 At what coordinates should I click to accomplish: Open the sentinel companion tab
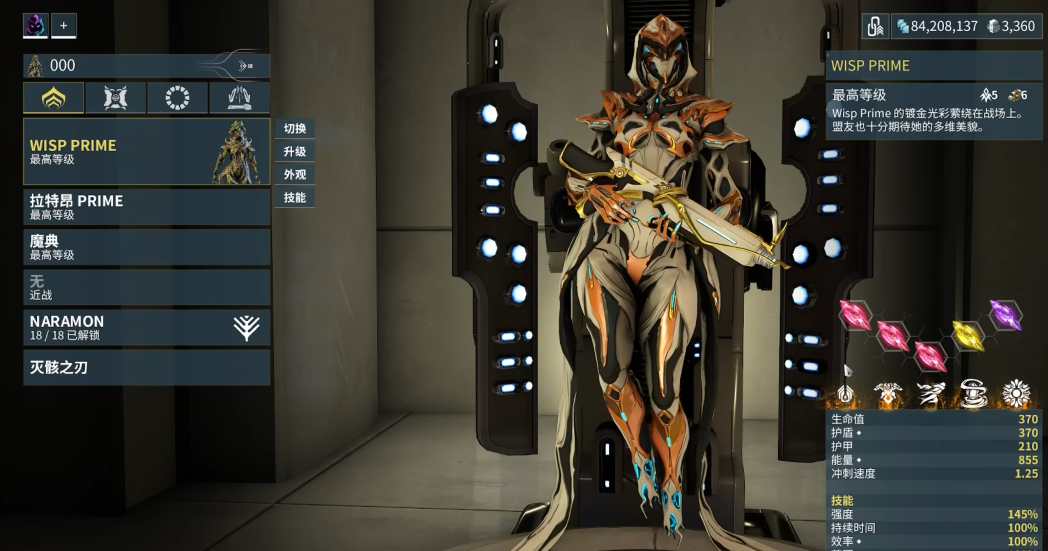pos(116,98)
